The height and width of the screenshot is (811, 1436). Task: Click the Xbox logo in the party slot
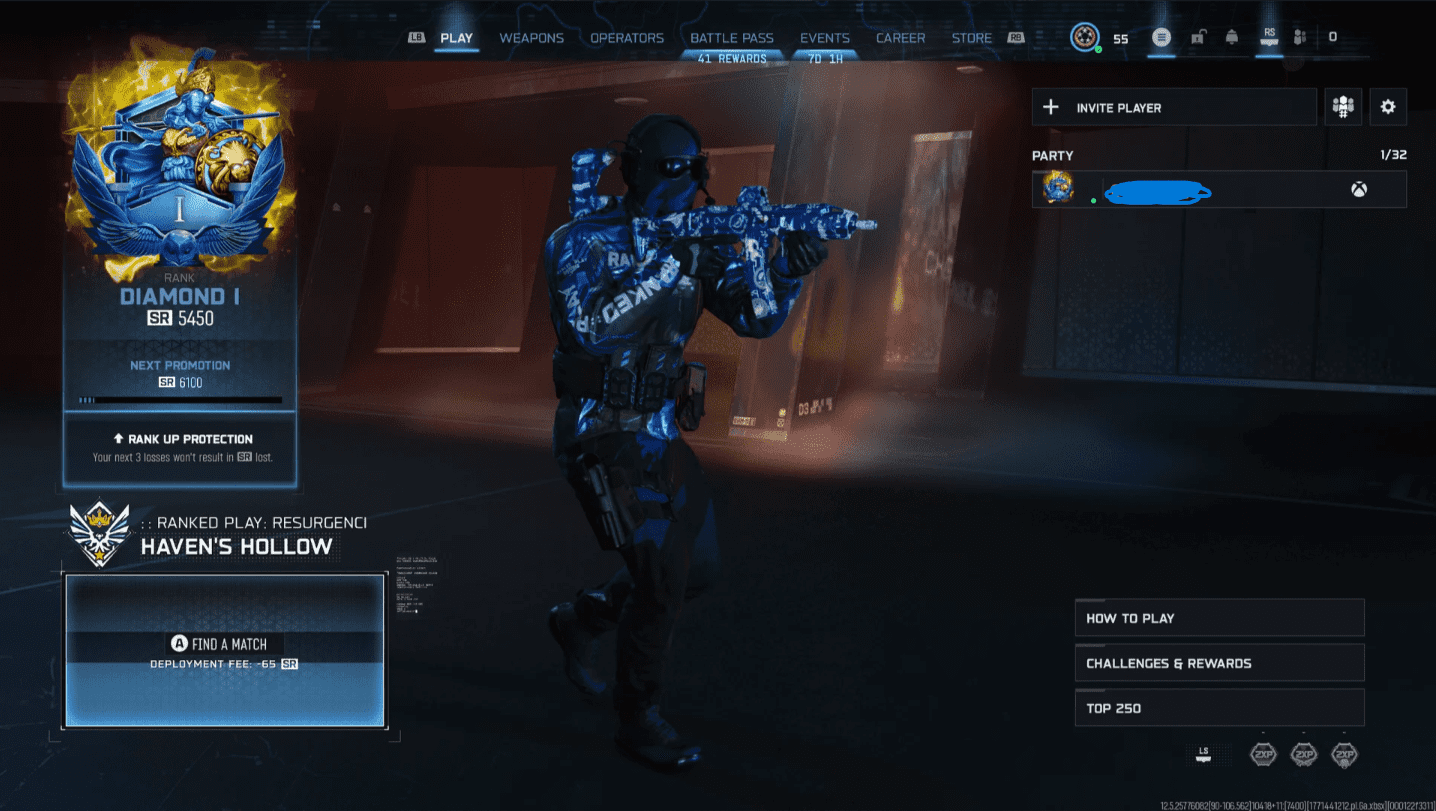[x=1358, y=189]
